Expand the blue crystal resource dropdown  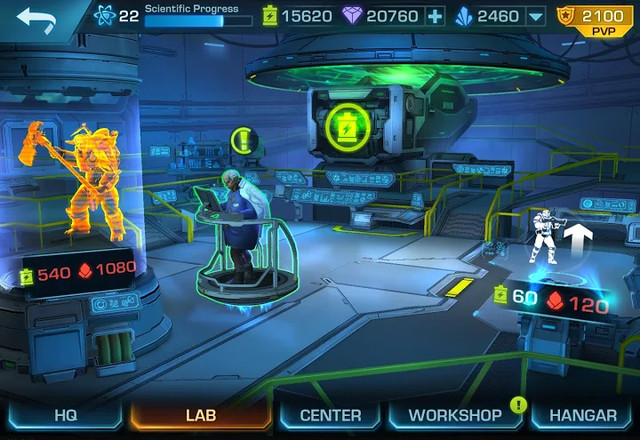[535, 16]
